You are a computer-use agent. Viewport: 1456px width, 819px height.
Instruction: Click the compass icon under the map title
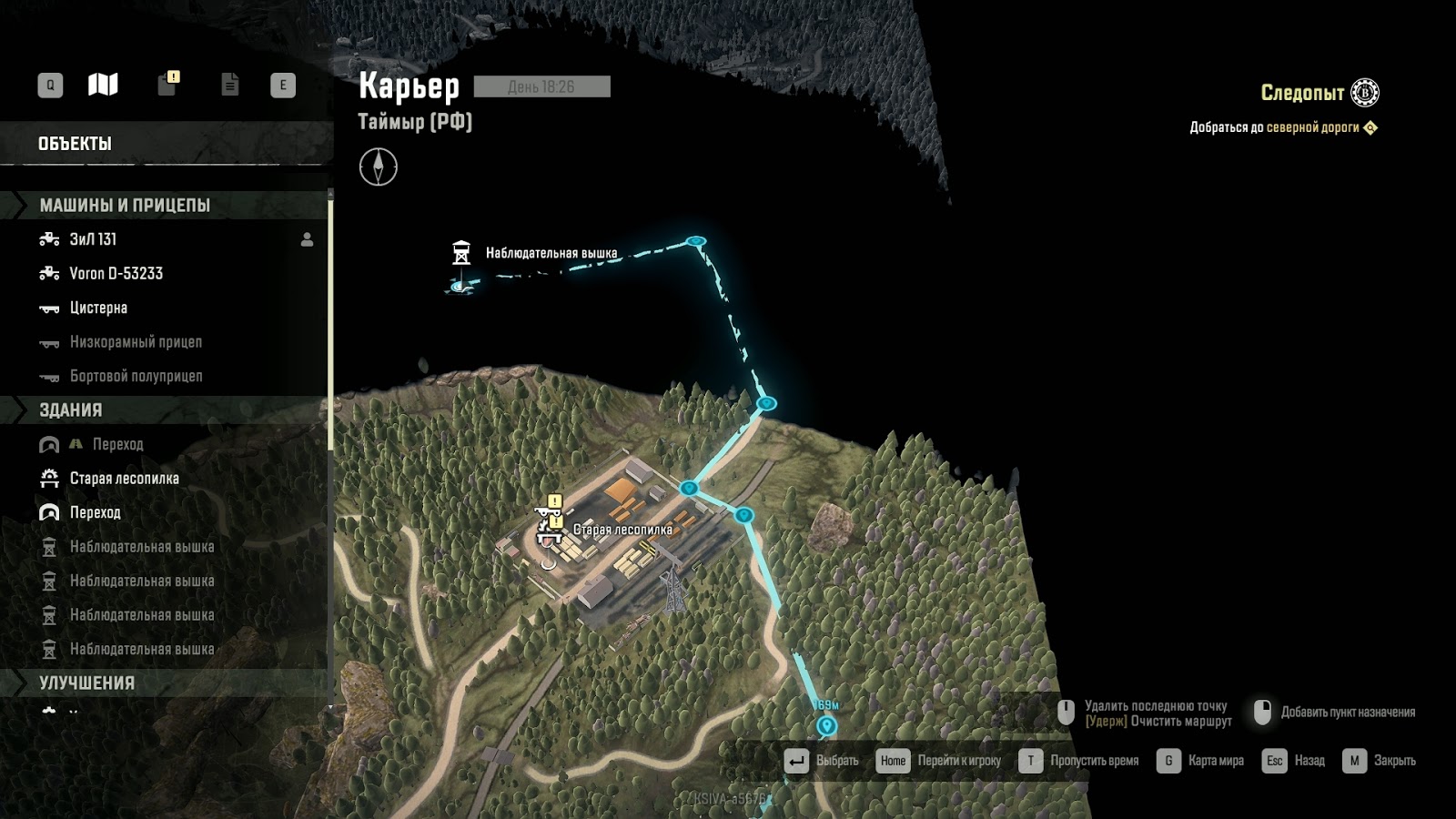click(378, 167)
